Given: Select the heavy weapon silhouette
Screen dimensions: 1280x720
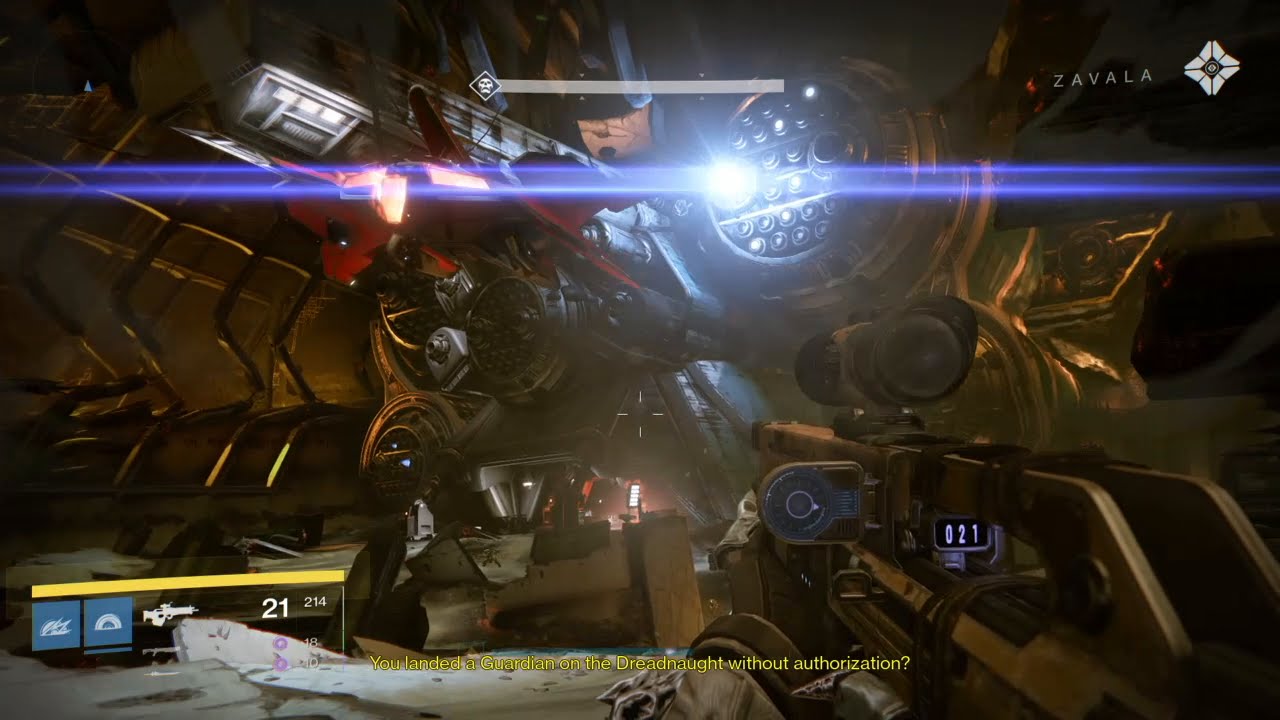Looking at the screenshot, I should 161,672.
